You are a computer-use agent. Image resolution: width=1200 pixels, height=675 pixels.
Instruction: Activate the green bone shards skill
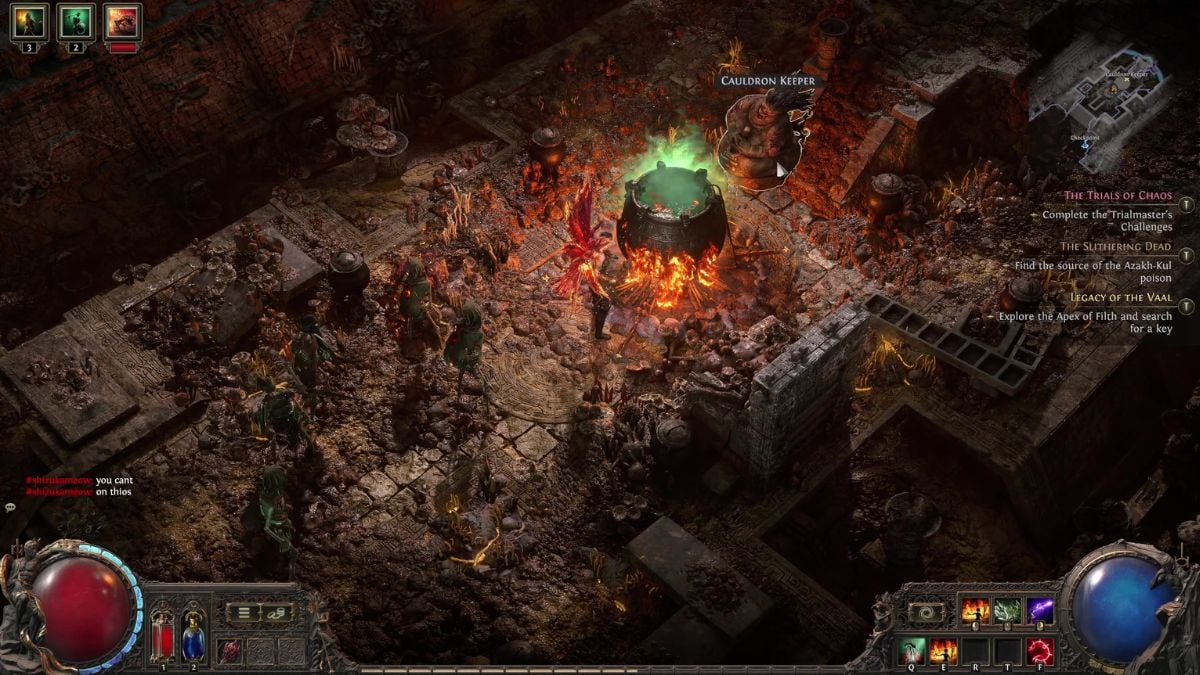point(1007,610)
